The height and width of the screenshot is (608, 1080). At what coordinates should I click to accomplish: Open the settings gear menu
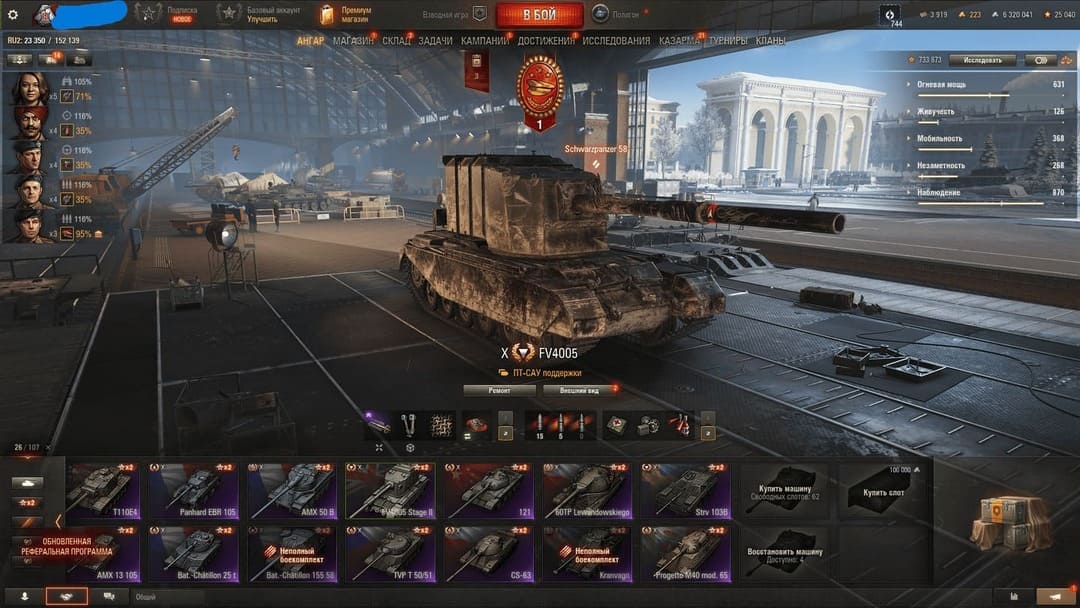coord(13,15)
